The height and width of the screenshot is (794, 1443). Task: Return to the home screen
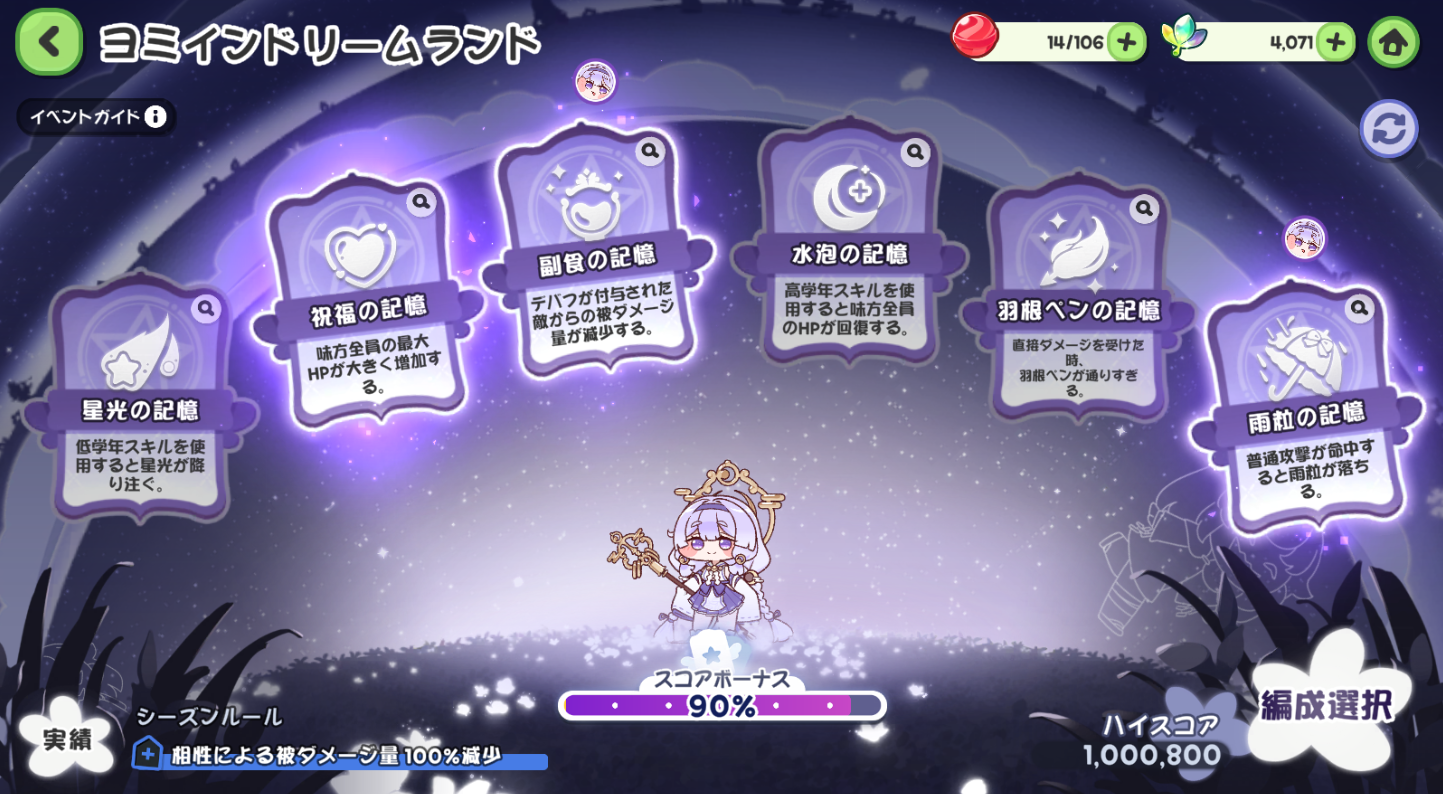[1393, 42]
